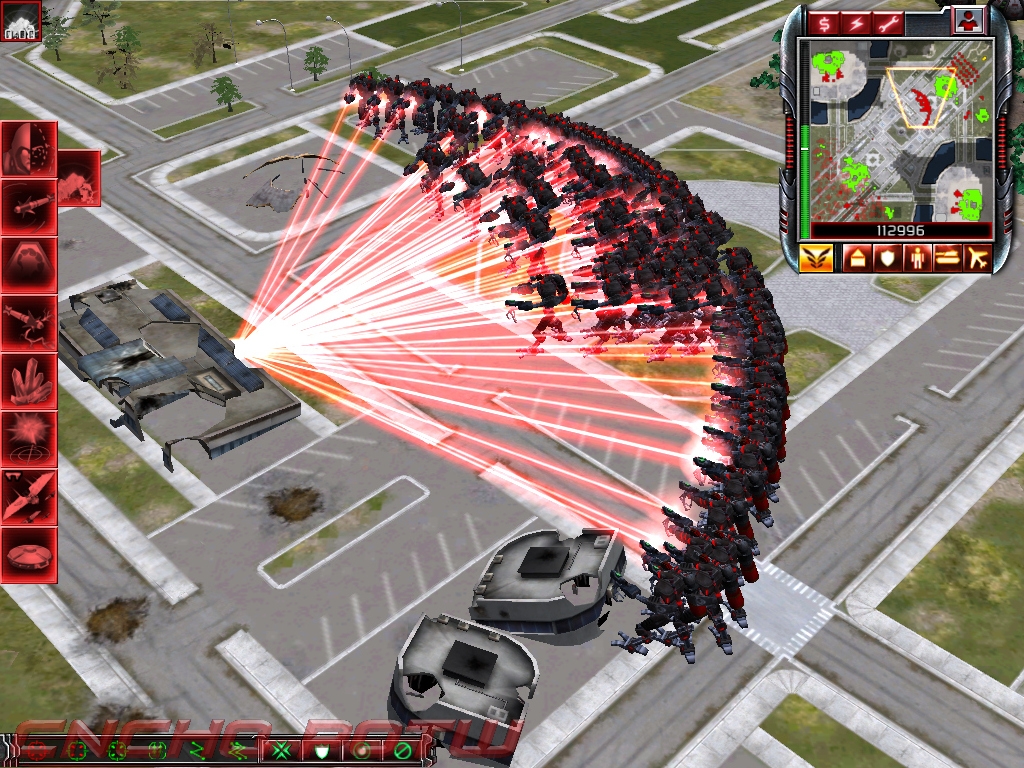Image resolution: width=1024 pixels, height=768 pixels.
Task: Open the red player silhouette button
Action: 967,21
